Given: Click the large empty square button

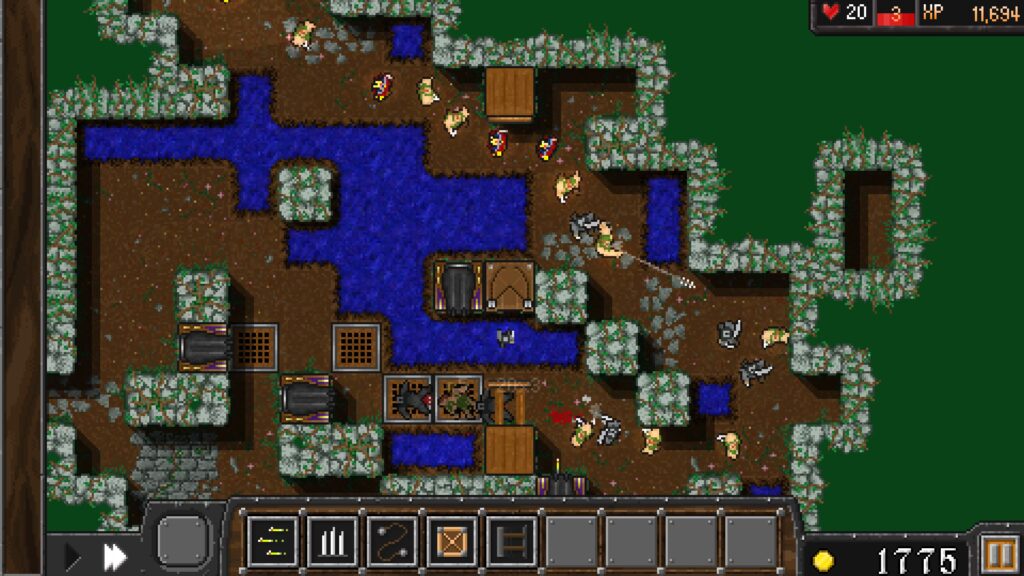Looking at the screenshot, I should [183, 540].
